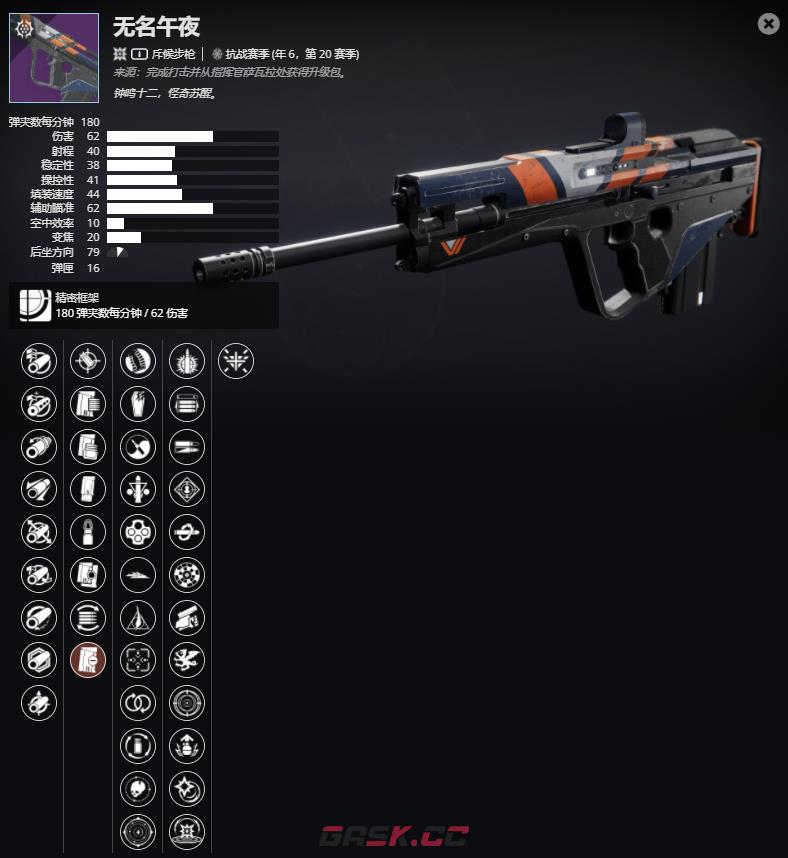This screenshot has height=858, width=788.
Task: Select the two stacked bullets perk
Action: 187,446
